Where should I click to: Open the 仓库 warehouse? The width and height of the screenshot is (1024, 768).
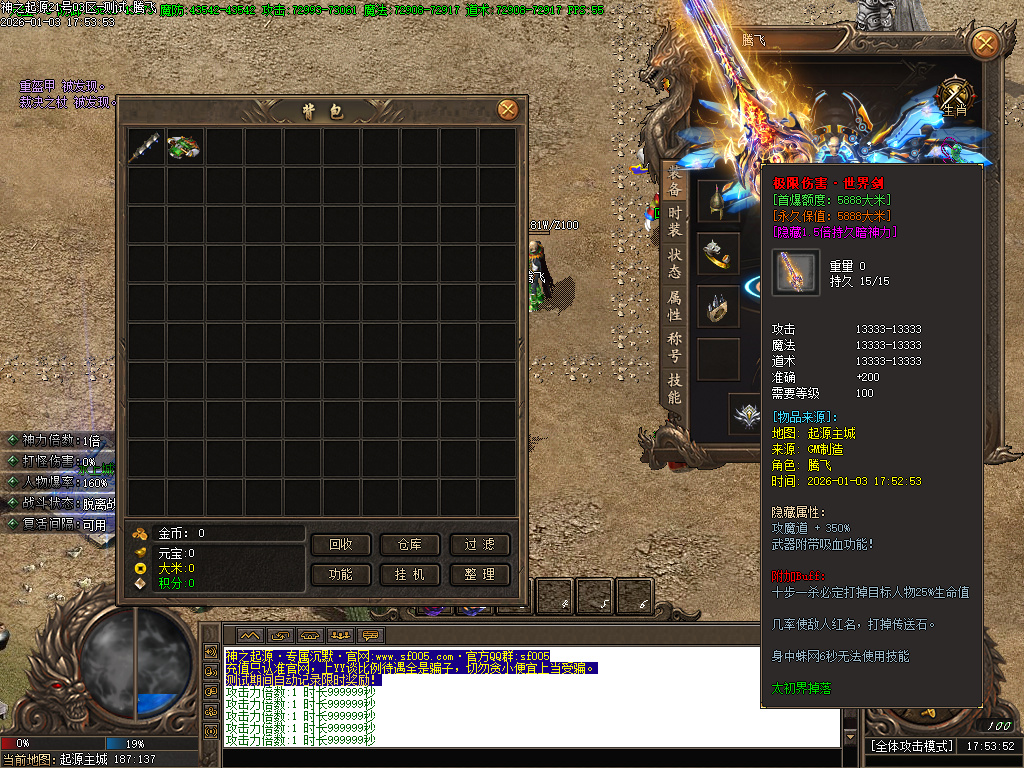click(x=410, y=545)
